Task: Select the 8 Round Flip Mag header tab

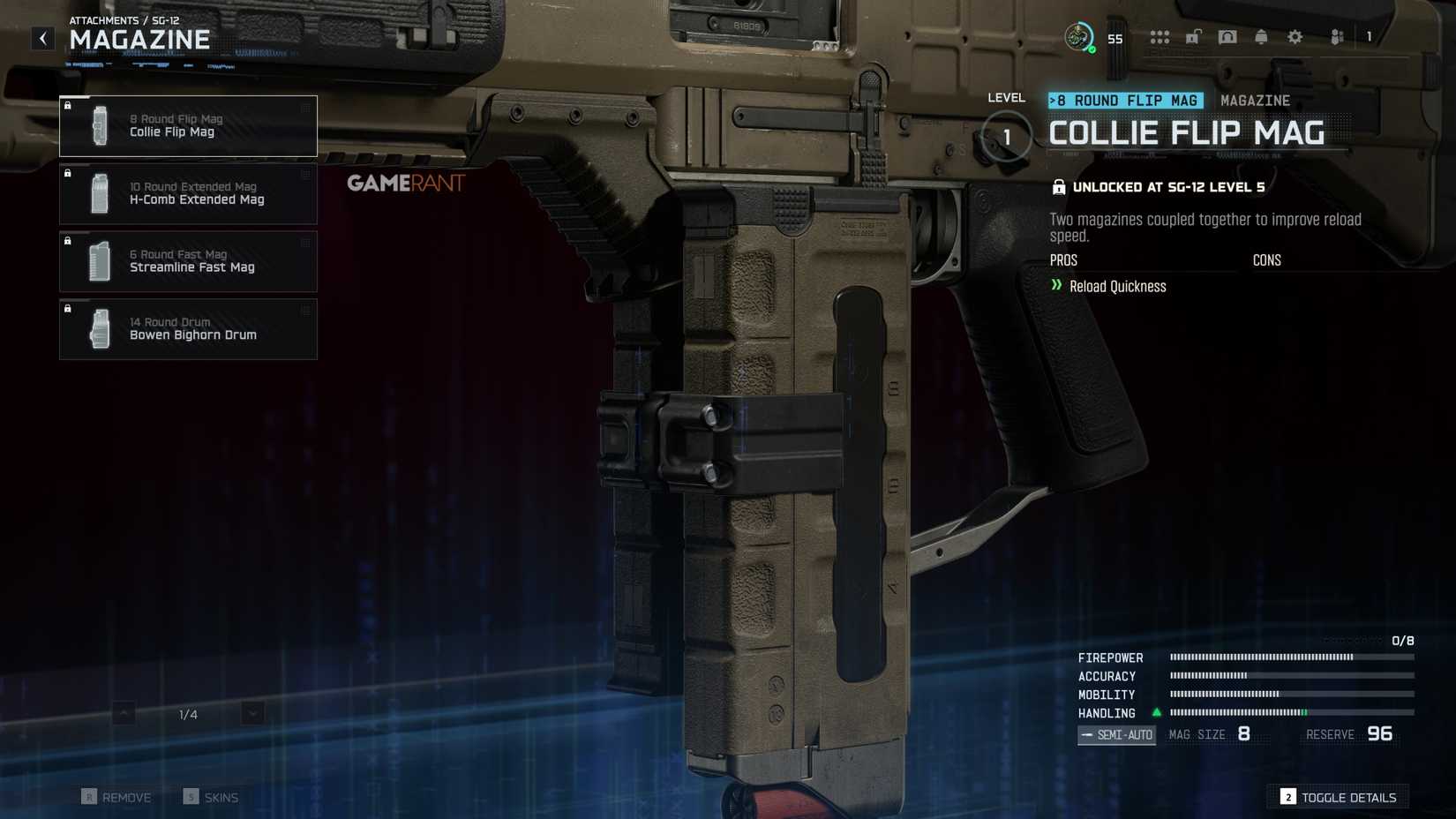Action: (x=1124, y=100)
